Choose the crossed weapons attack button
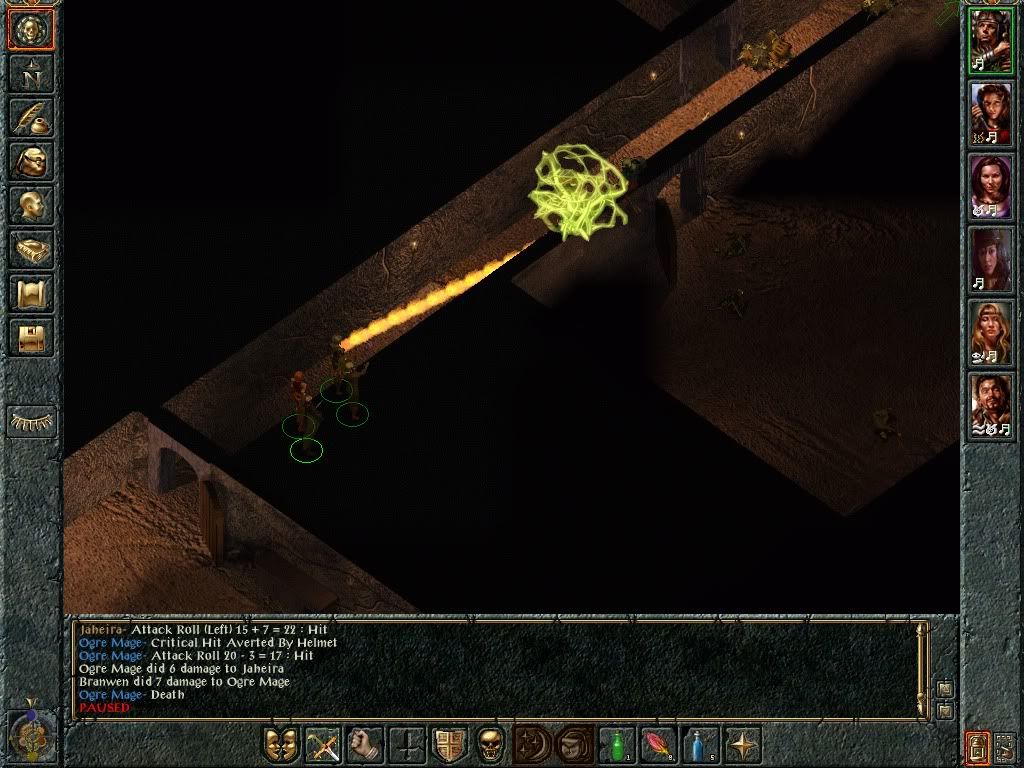Screen dimensions: 1024x768 tap(323, 745)
